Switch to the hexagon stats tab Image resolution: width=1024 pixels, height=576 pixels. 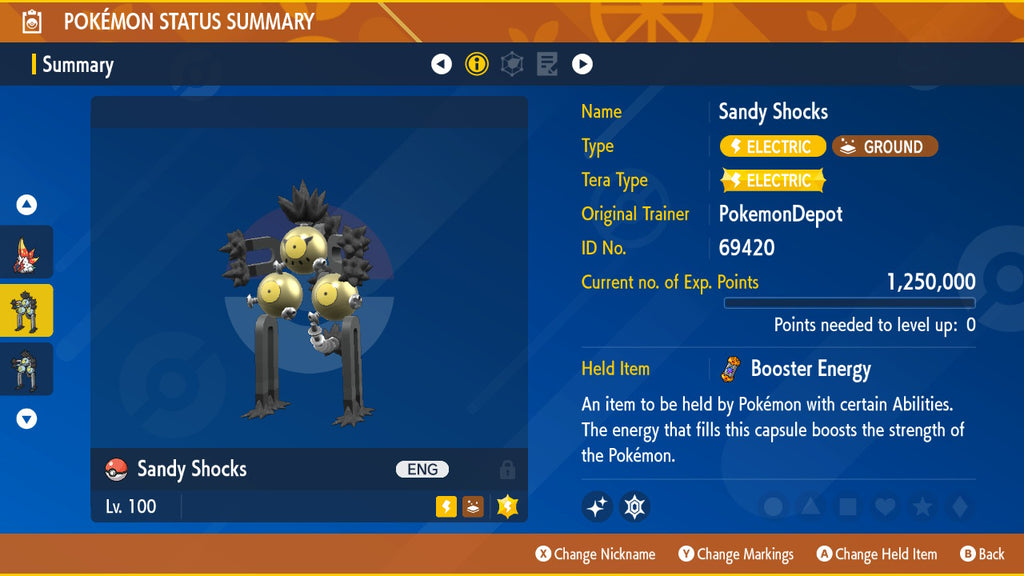click(512, 65)
